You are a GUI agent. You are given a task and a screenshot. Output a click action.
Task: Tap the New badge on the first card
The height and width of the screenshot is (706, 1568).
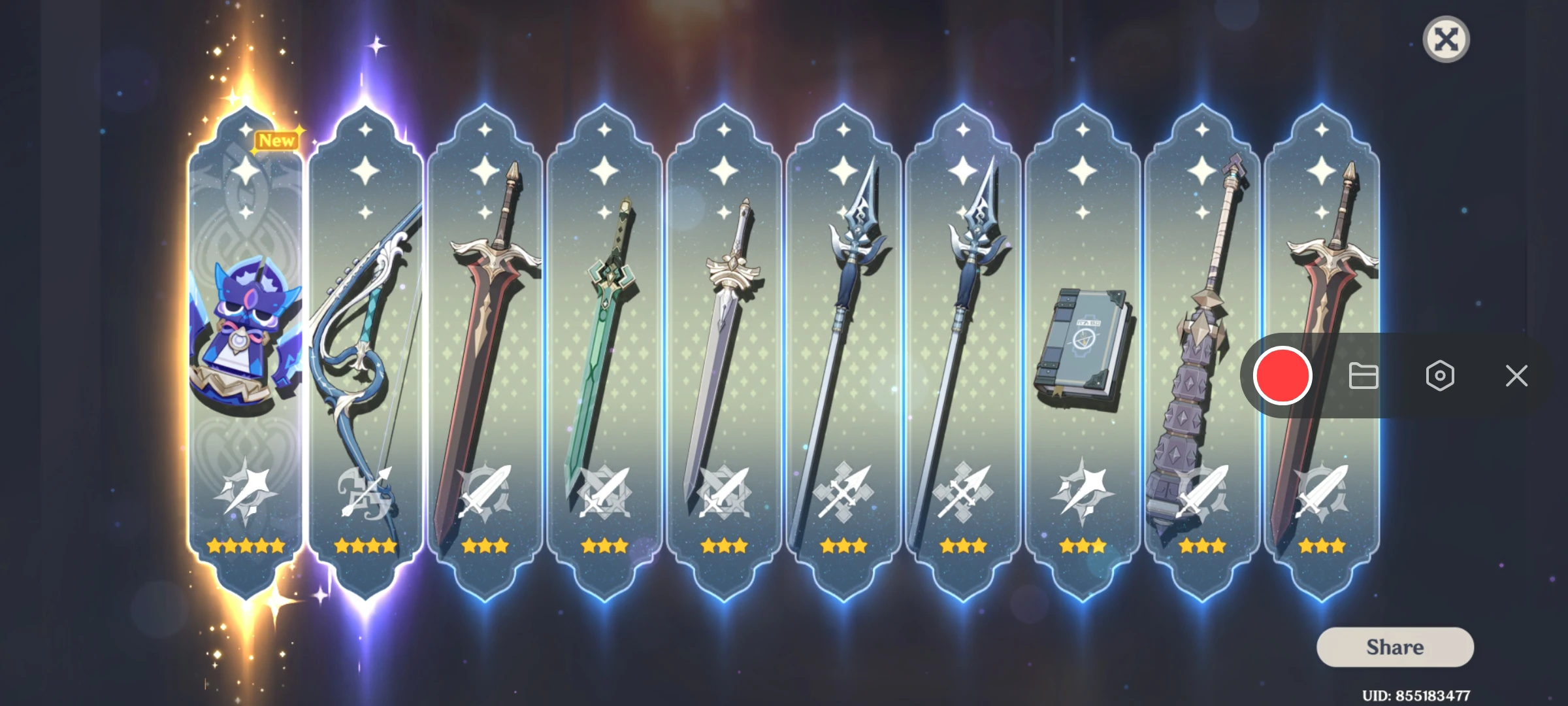pos(276,141)
